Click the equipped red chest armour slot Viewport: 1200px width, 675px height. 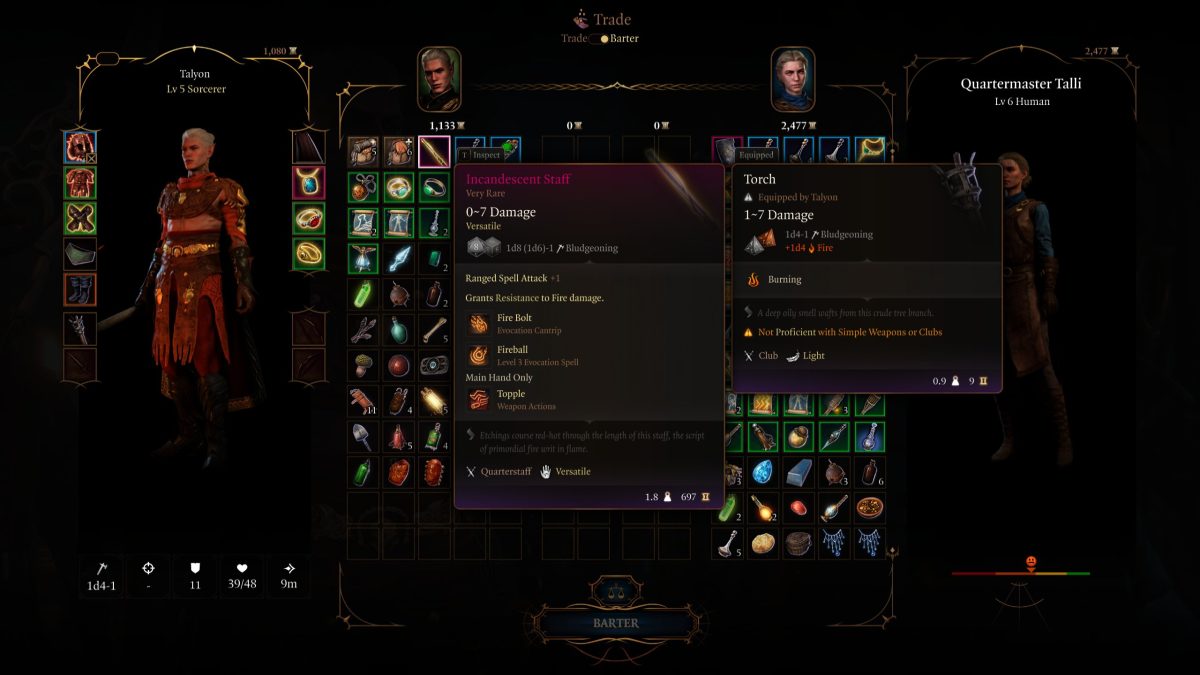(79, 183)
